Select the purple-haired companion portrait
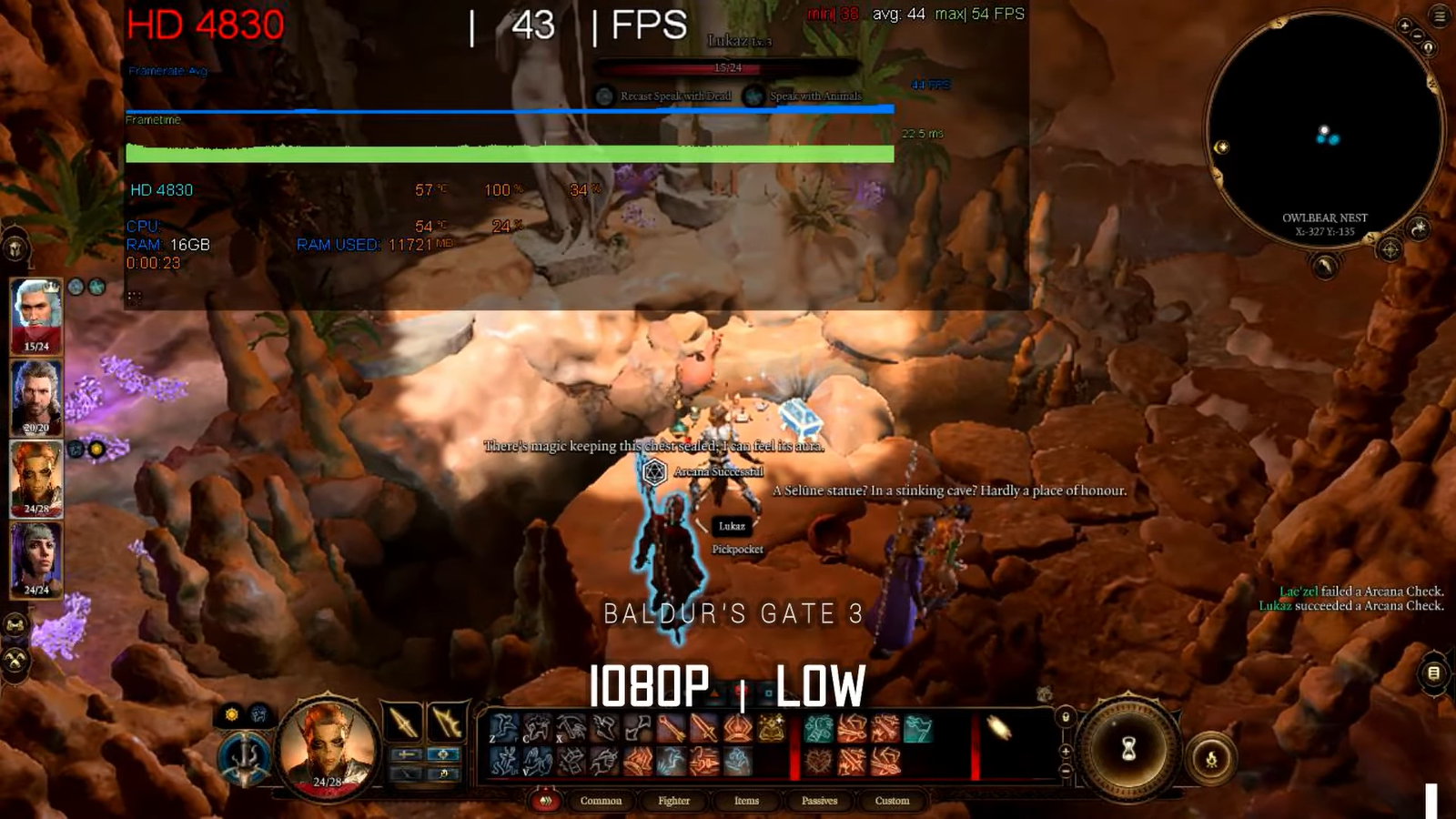Screen dimensions: 1456x819 (x=36, y=557)
